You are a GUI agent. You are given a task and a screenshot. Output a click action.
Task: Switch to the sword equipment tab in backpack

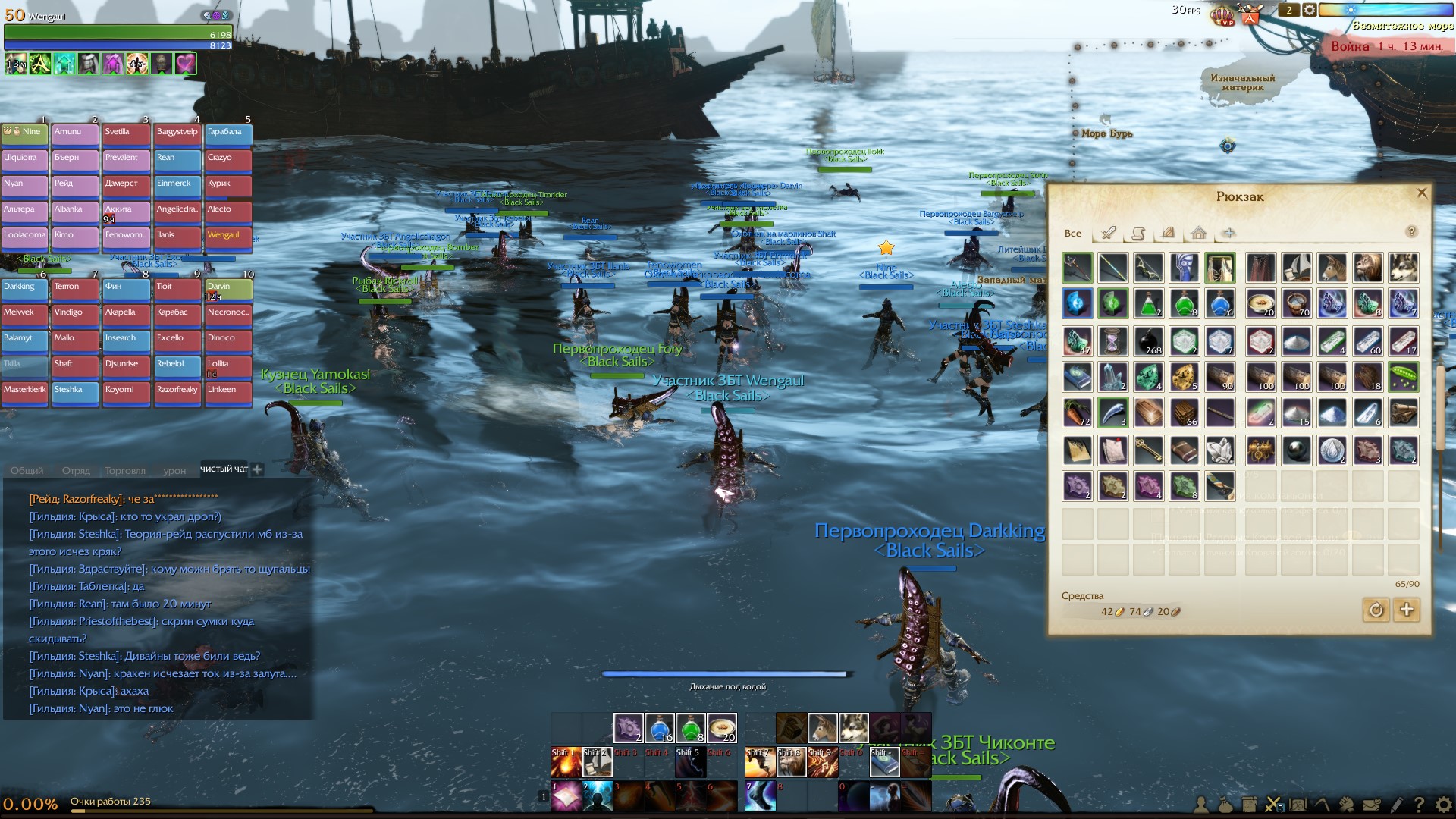(1109, 233)
